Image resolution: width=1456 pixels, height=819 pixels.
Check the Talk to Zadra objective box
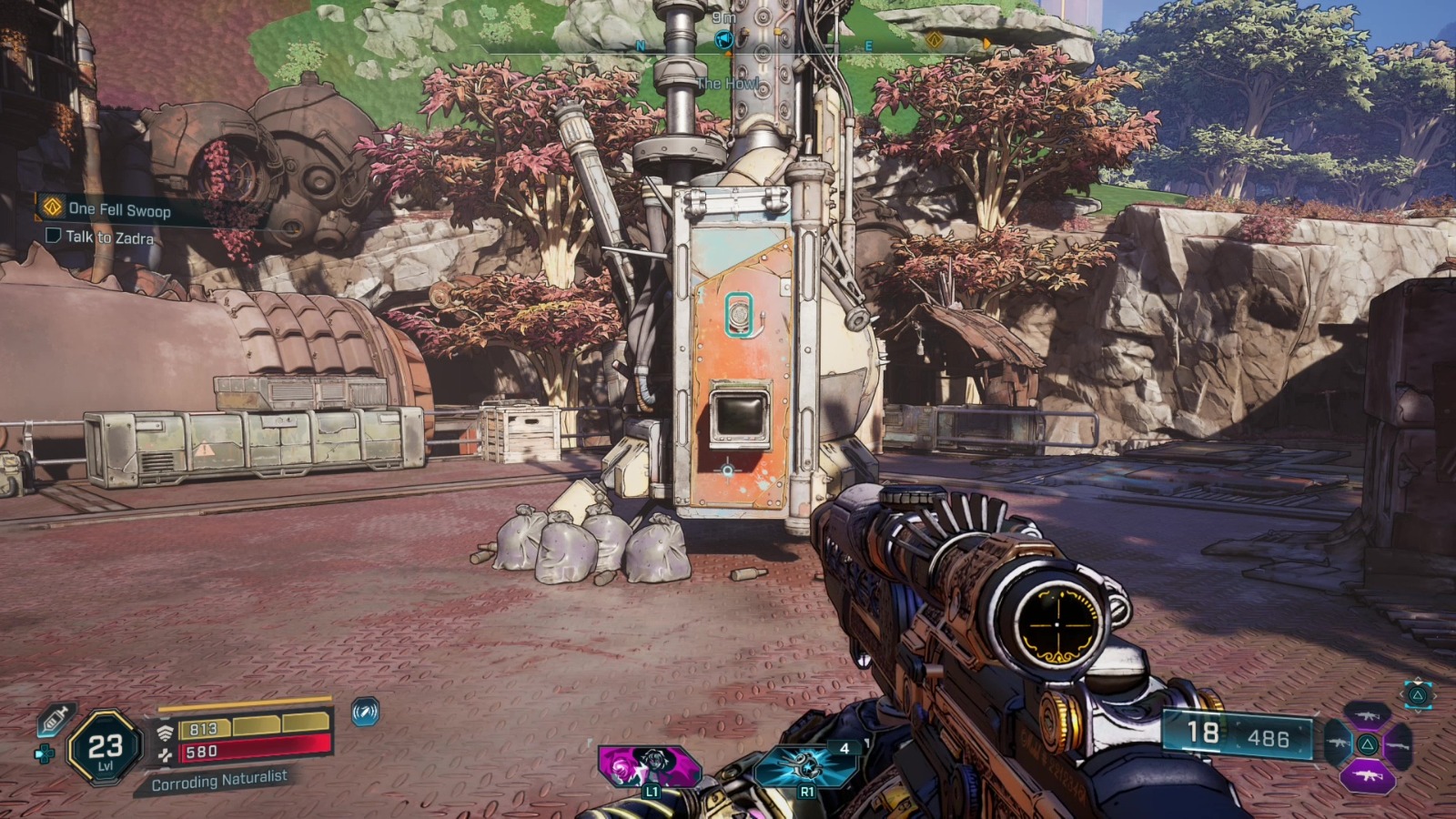pyautogui.click(x=53, y=235)
